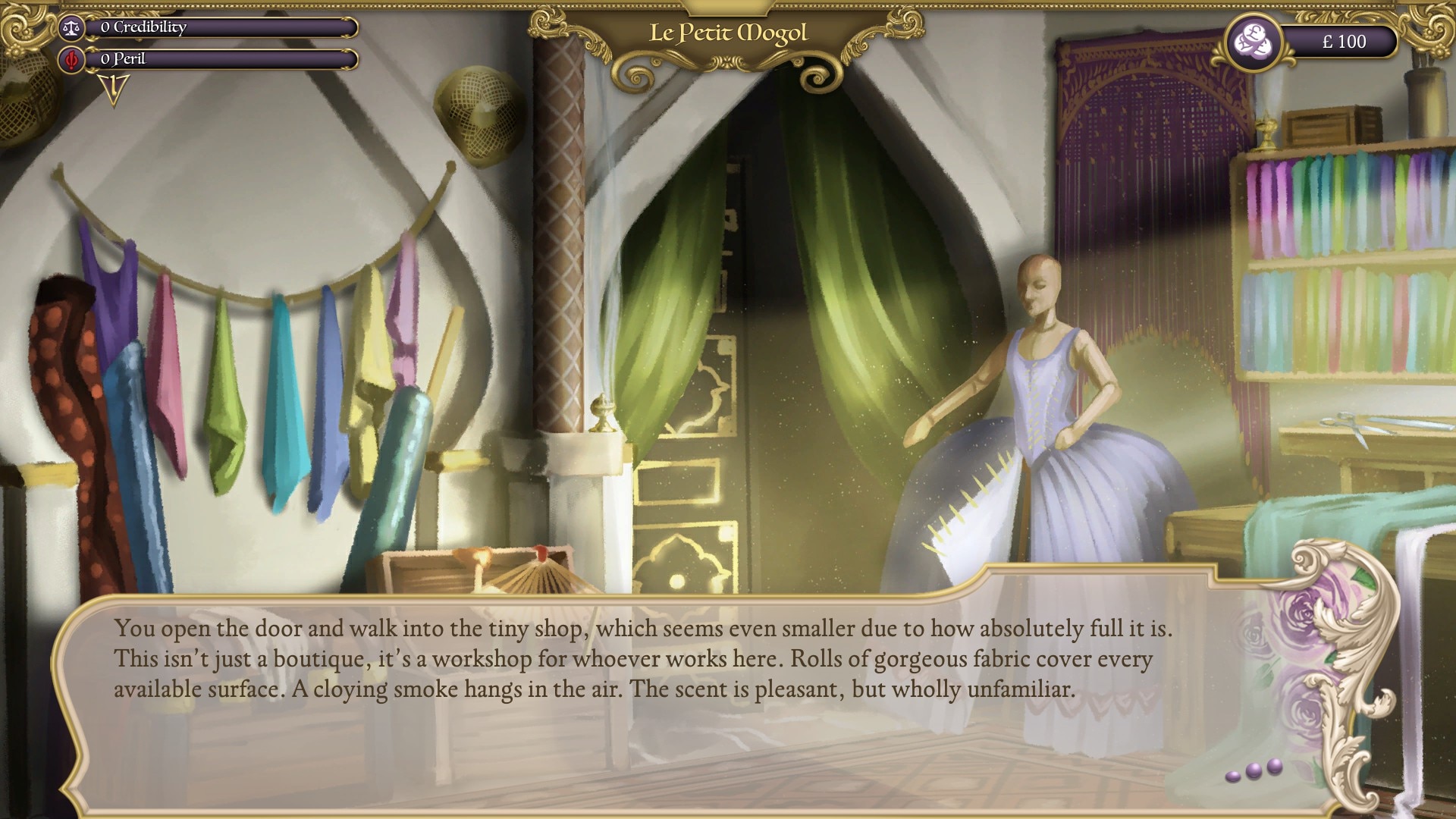The image size is (1456, 819).
Task: Click the Credibility scales icon
Action: (72, 28)
